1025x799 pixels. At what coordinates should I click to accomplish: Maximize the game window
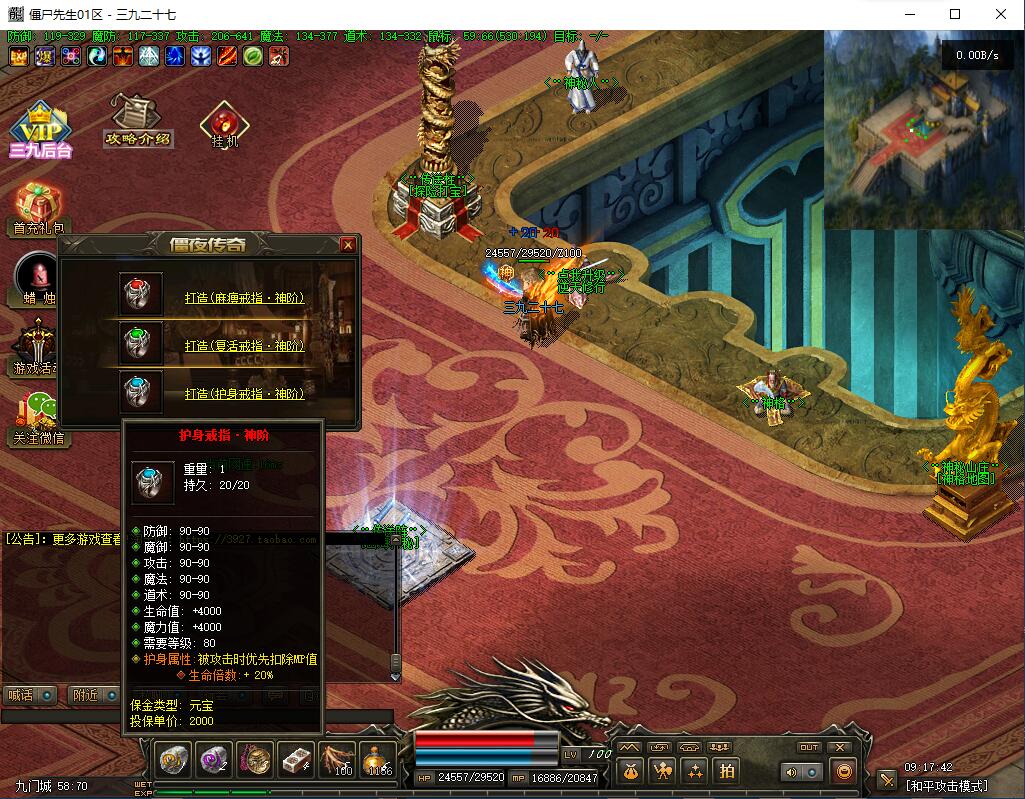(x=954, y=14)
